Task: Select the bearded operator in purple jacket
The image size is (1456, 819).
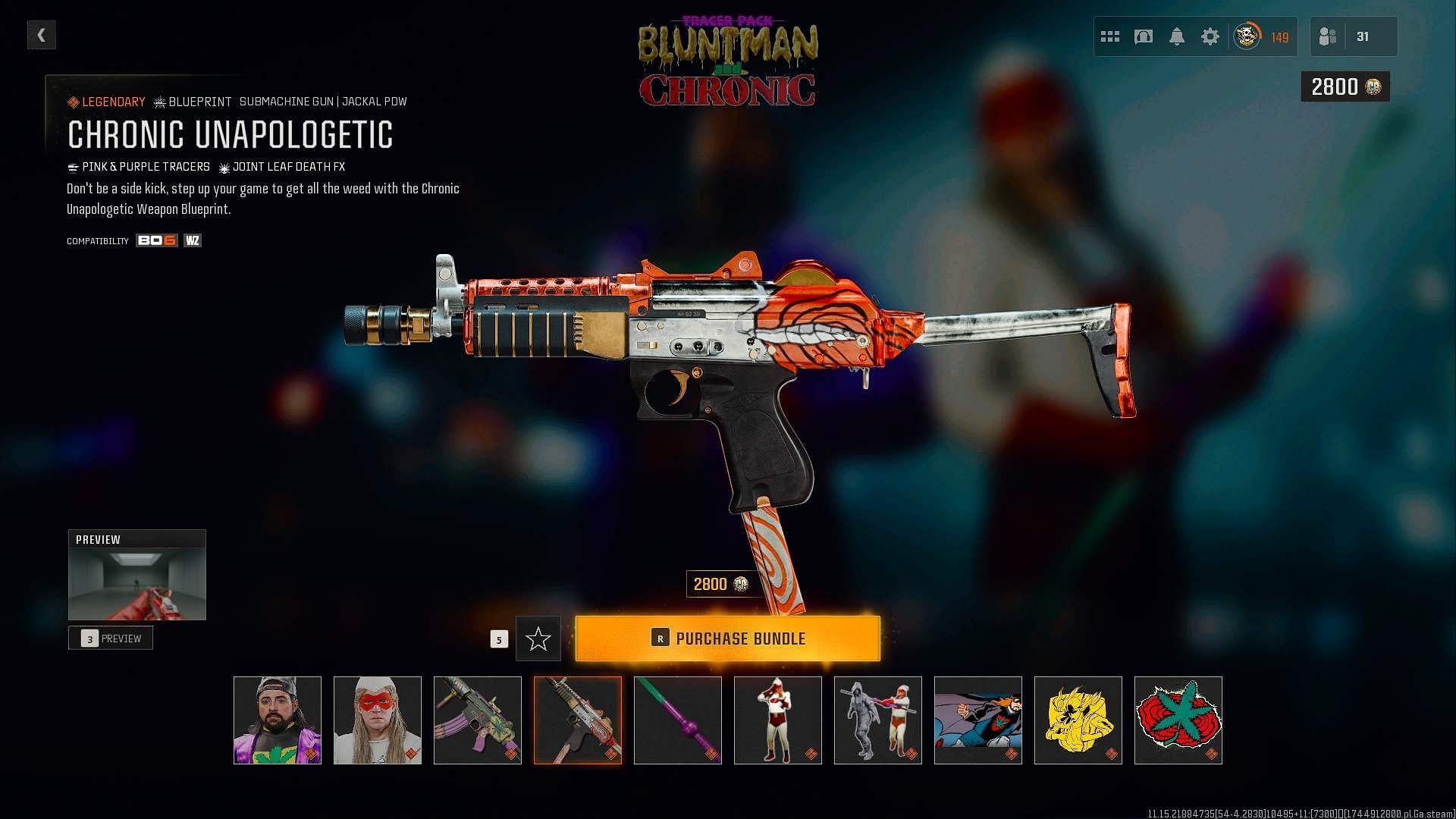Action: coord(278,720)
